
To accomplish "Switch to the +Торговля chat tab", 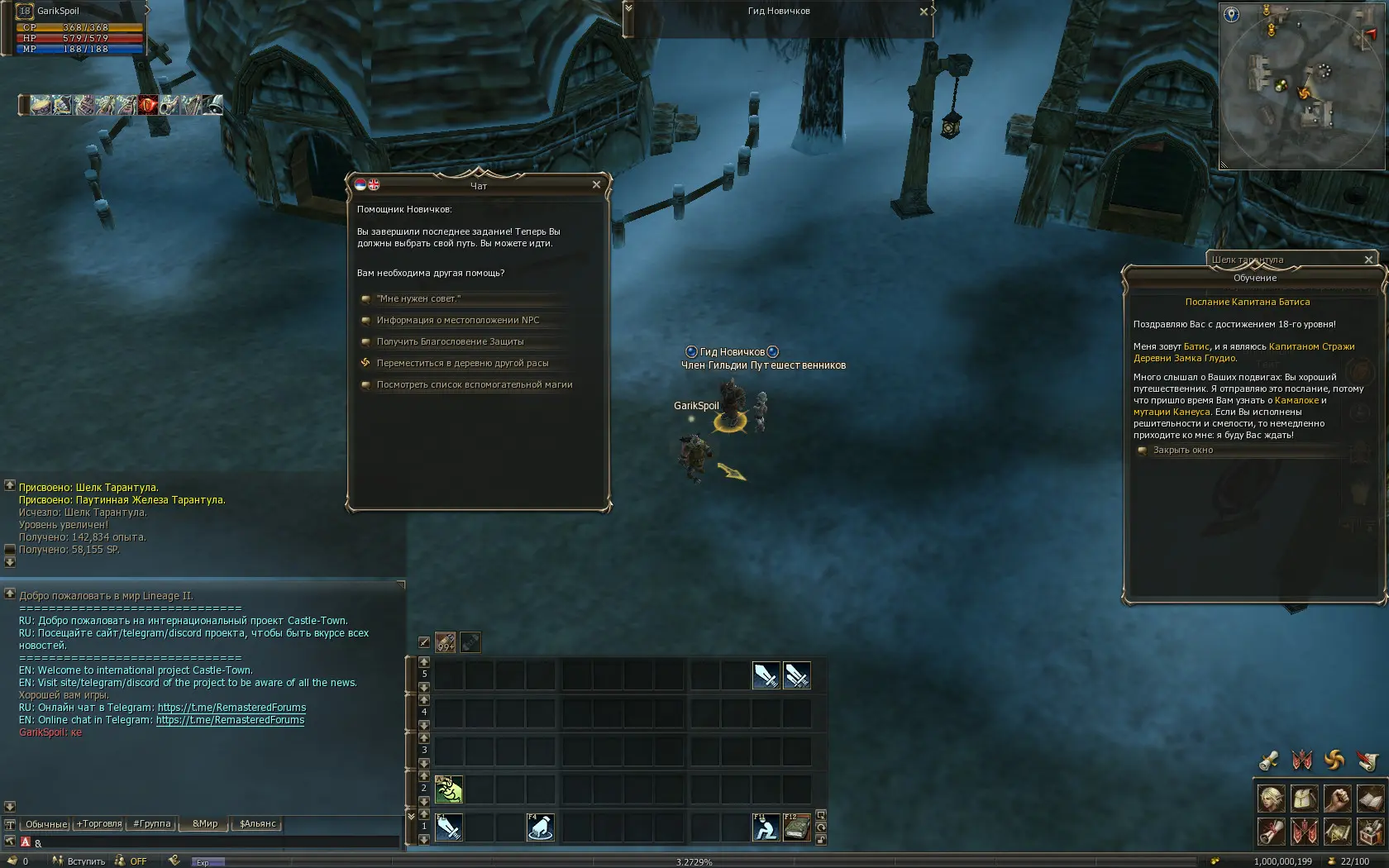I will point(99,824).
